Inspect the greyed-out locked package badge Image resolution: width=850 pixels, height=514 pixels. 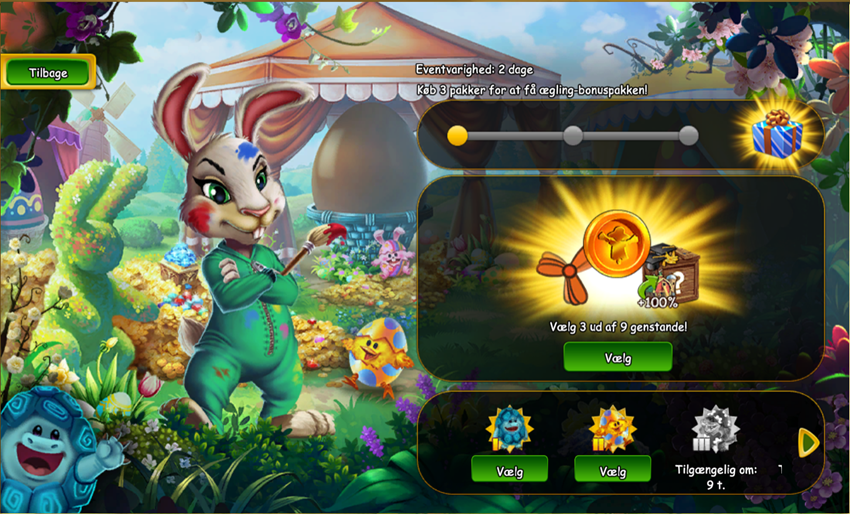pos(714,429)
